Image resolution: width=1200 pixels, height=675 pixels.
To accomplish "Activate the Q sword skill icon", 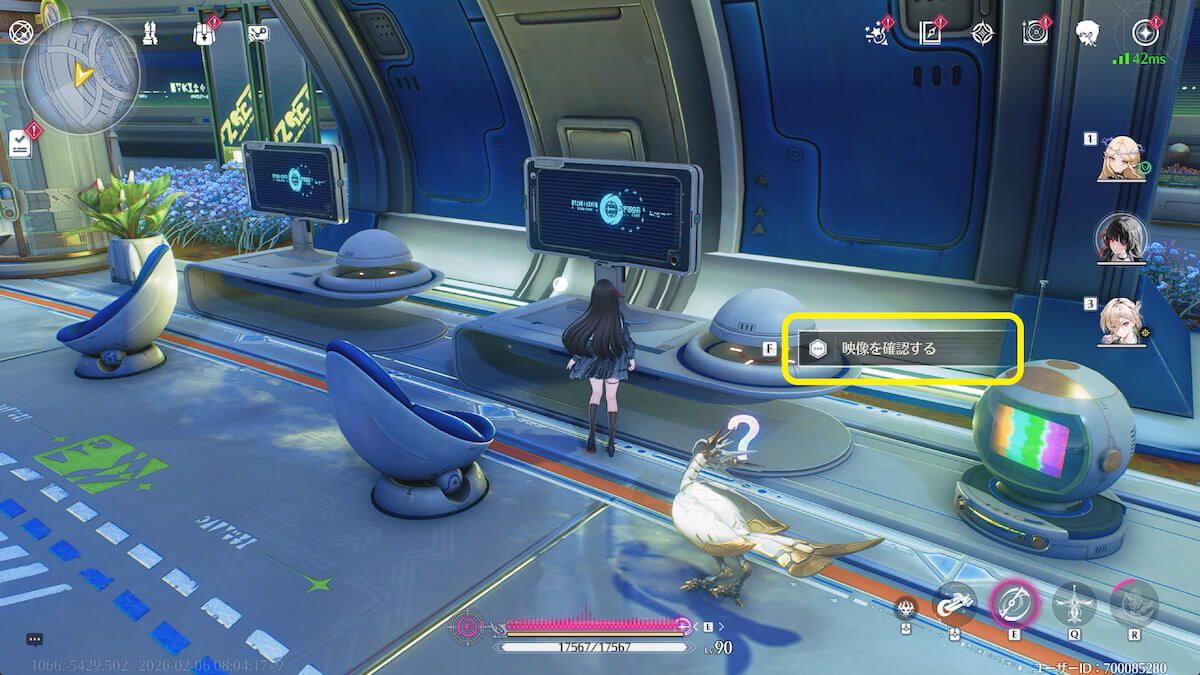I will pyautogui.click(x=1074, y=603).
